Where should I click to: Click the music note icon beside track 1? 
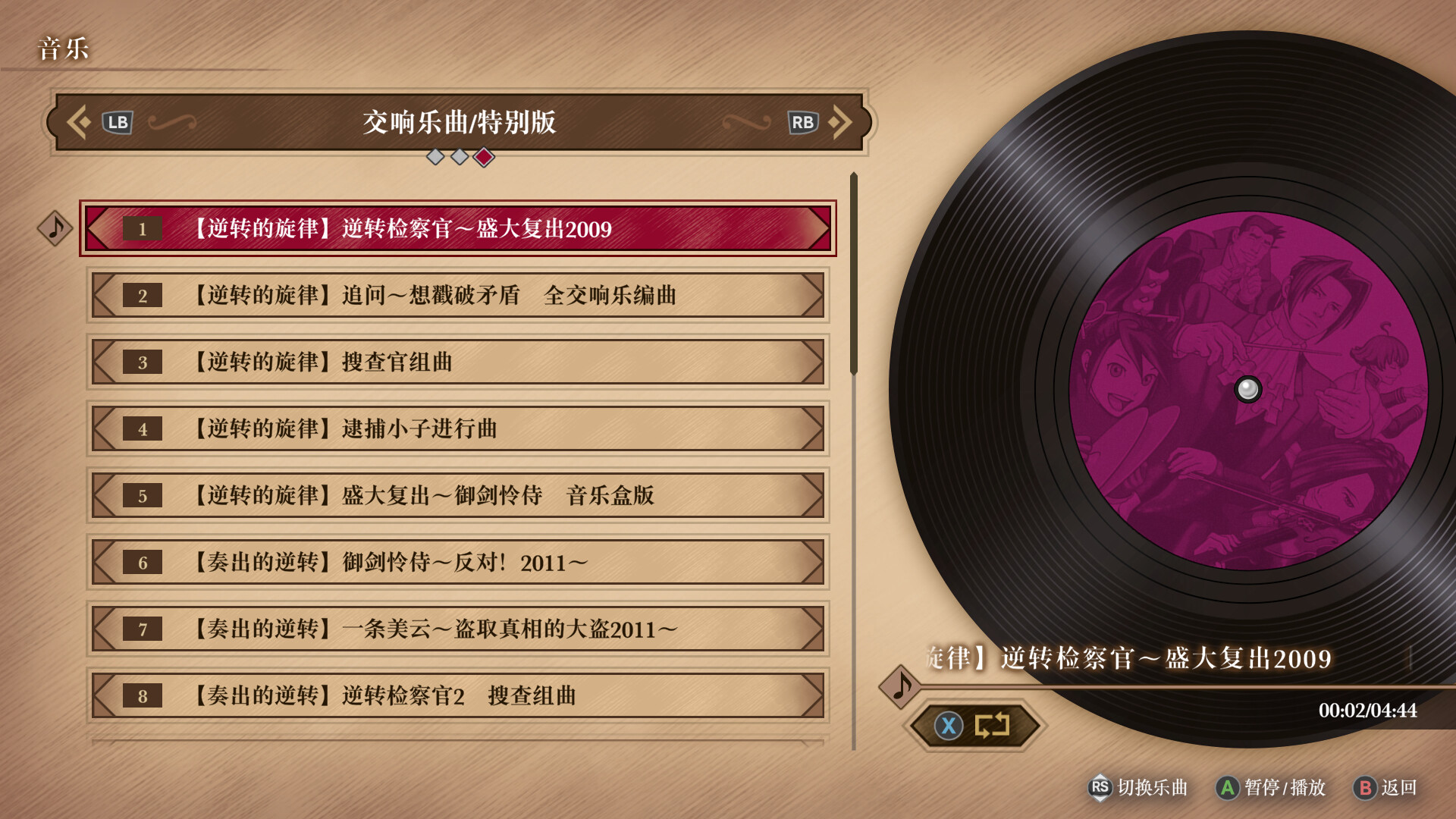[54, 228]
